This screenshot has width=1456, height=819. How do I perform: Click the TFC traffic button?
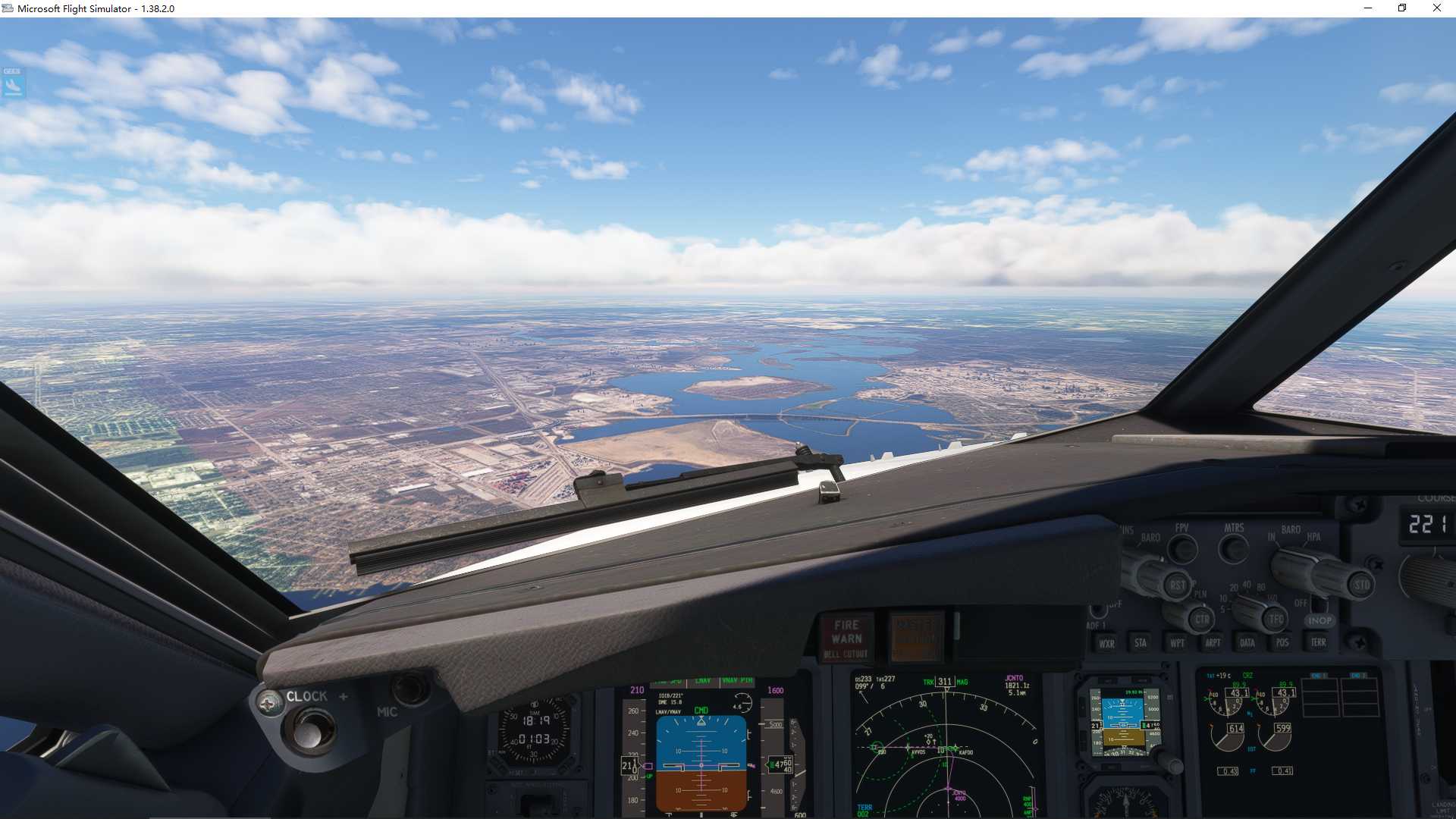coord(1276,620)
